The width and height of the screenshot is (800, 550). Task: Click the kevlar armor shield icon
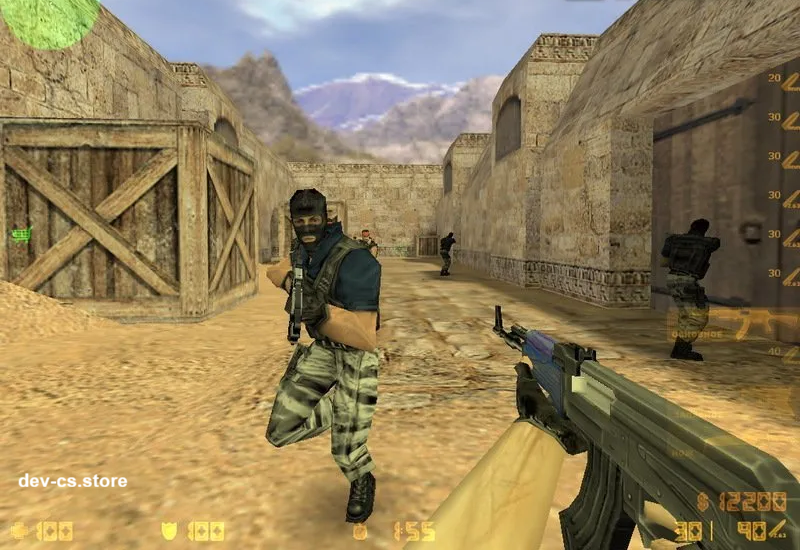click(x=170, y=531)
